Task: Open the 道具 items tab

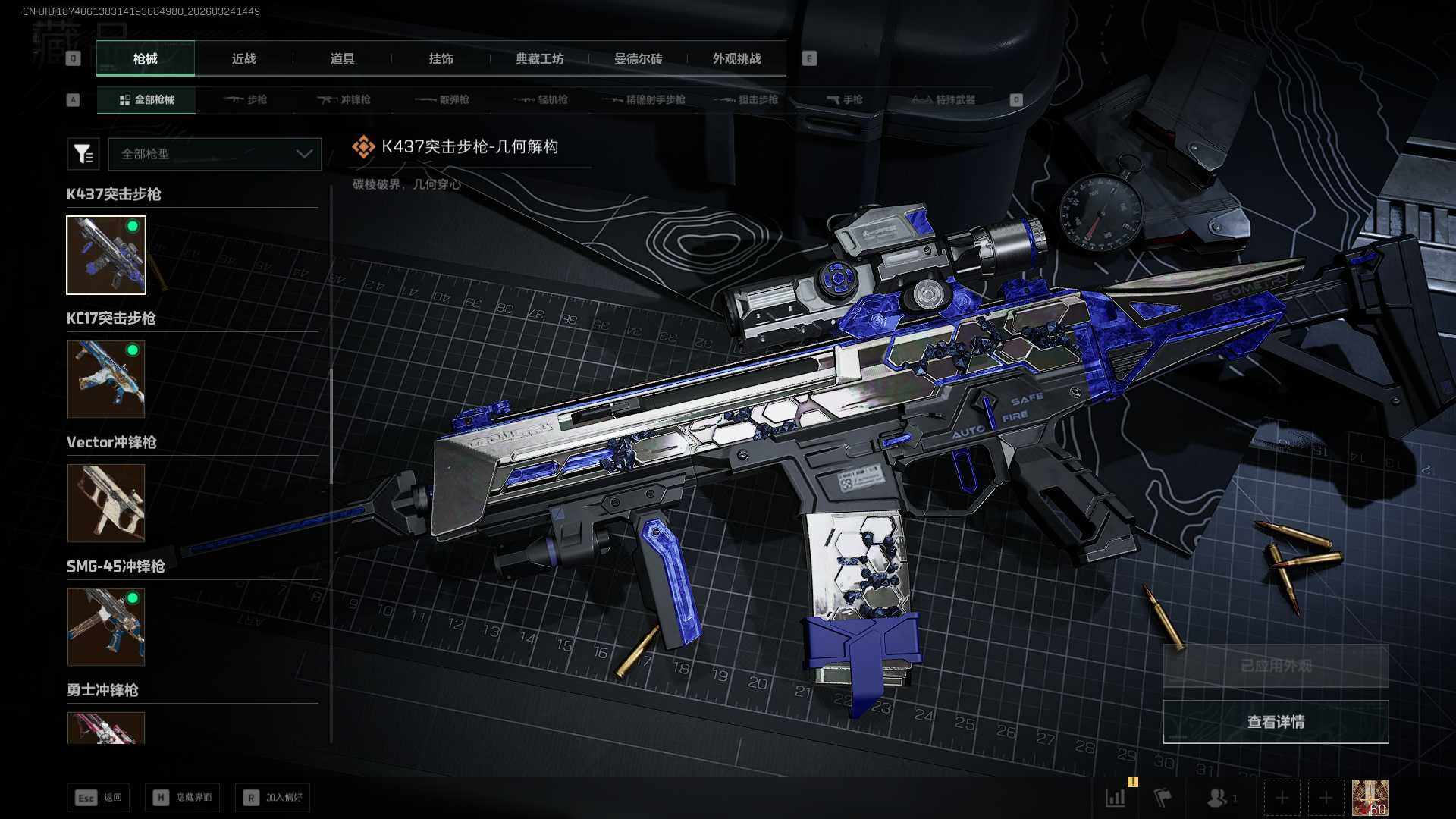Action: click(x=342, y=59)
